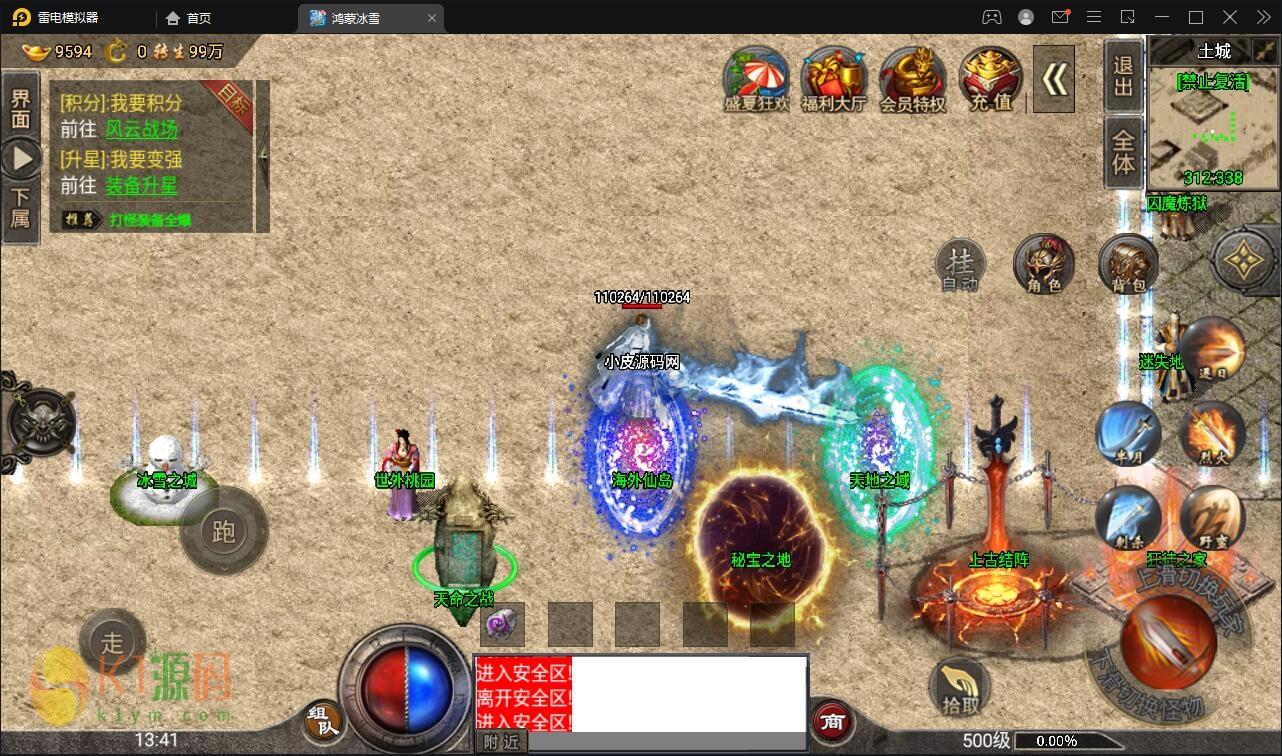The image size is (1282, 756).
Task: Follow the 风云战场 quest link
Action: 141,130
